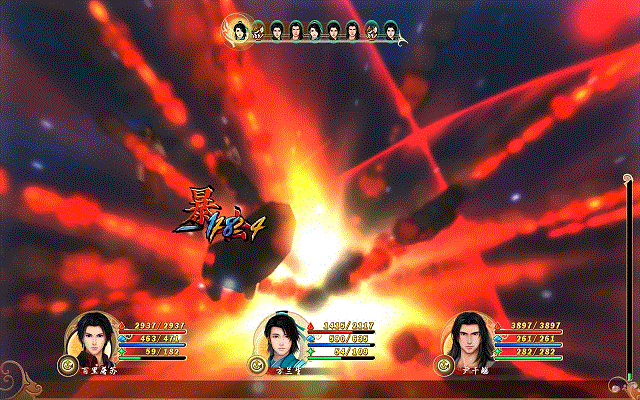Select Baili Tusu's portrait

[x=92, y=338]
